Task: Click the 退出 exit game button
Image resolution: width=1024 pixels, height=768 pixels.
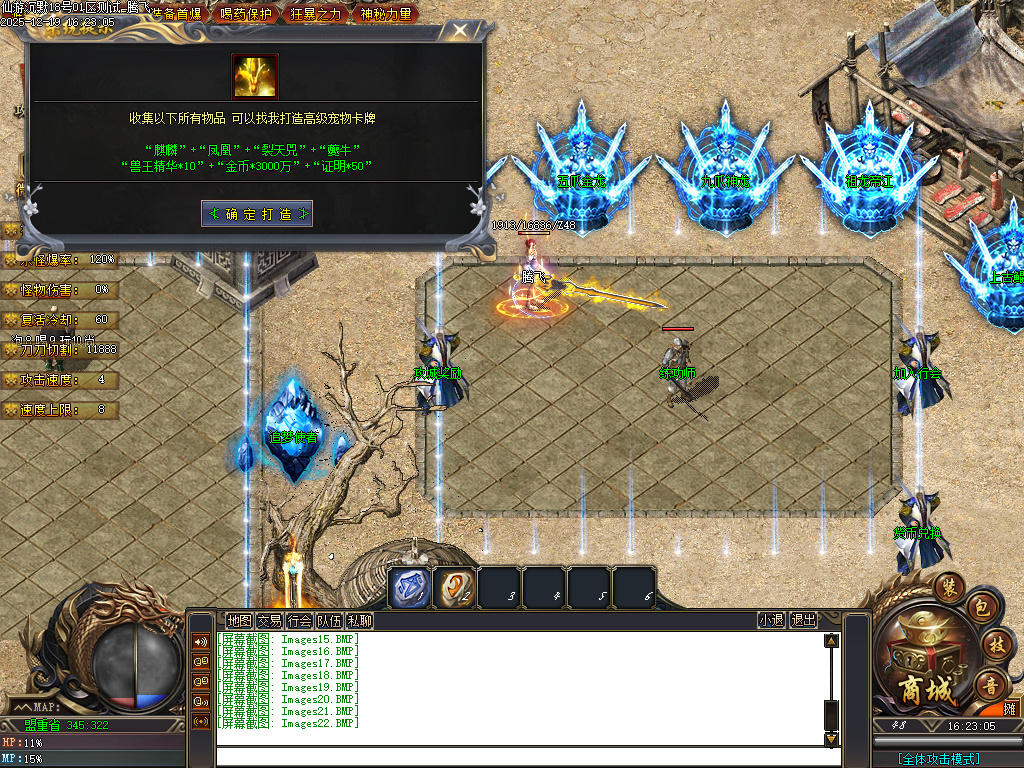Action: (803, 620)
